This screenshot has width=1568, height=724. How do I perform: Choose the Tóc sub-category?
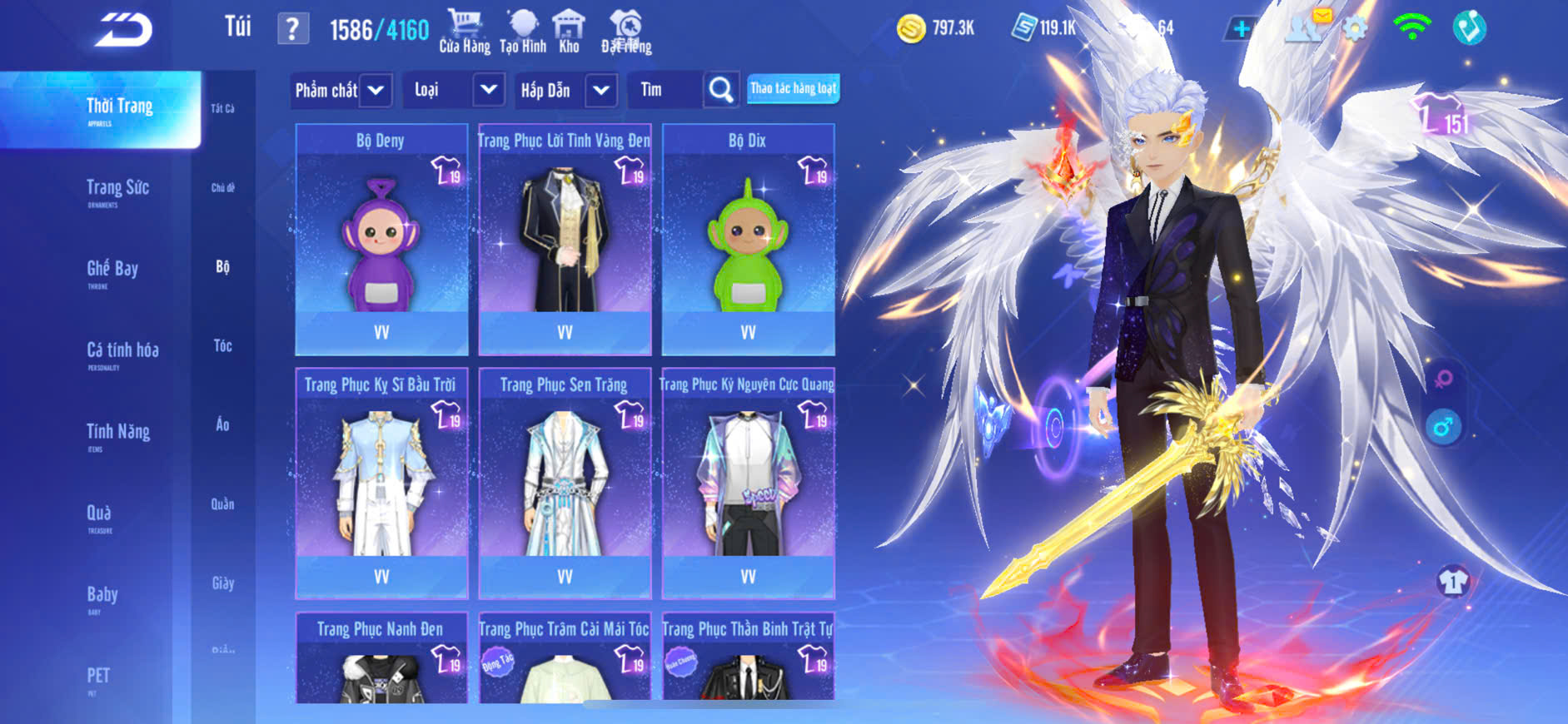tap(222, 345)
